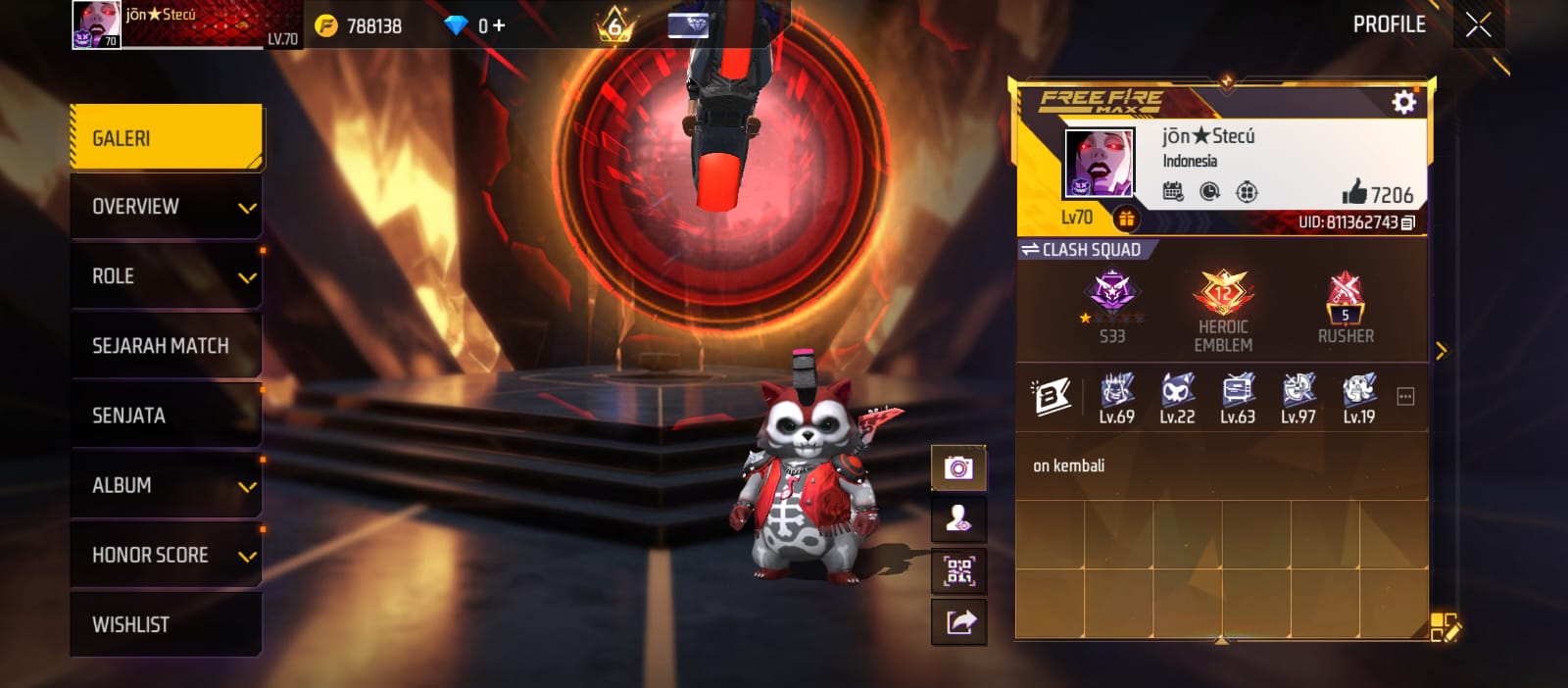
Task: Tap the camera screenshot button
Action: (958, 467)
